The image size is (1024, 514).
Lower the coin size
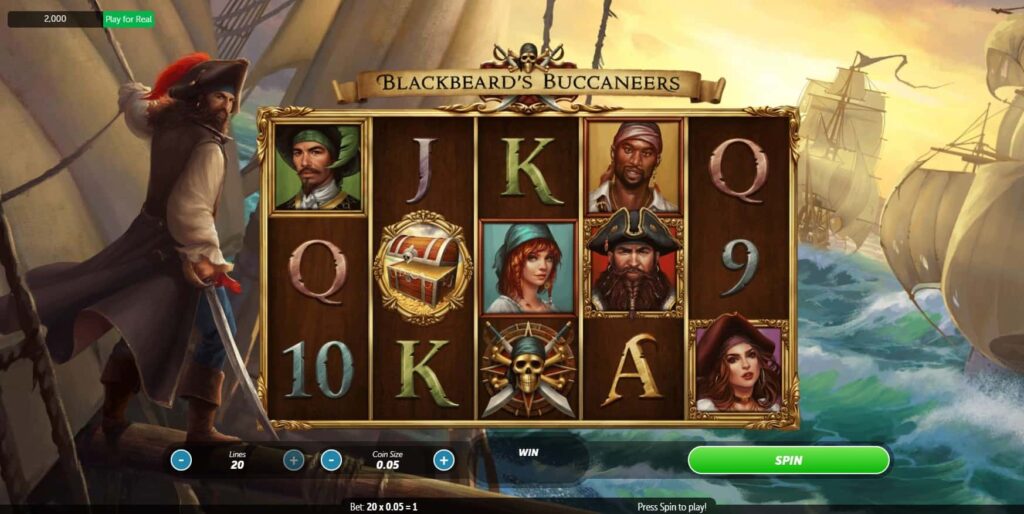[331, 460]
